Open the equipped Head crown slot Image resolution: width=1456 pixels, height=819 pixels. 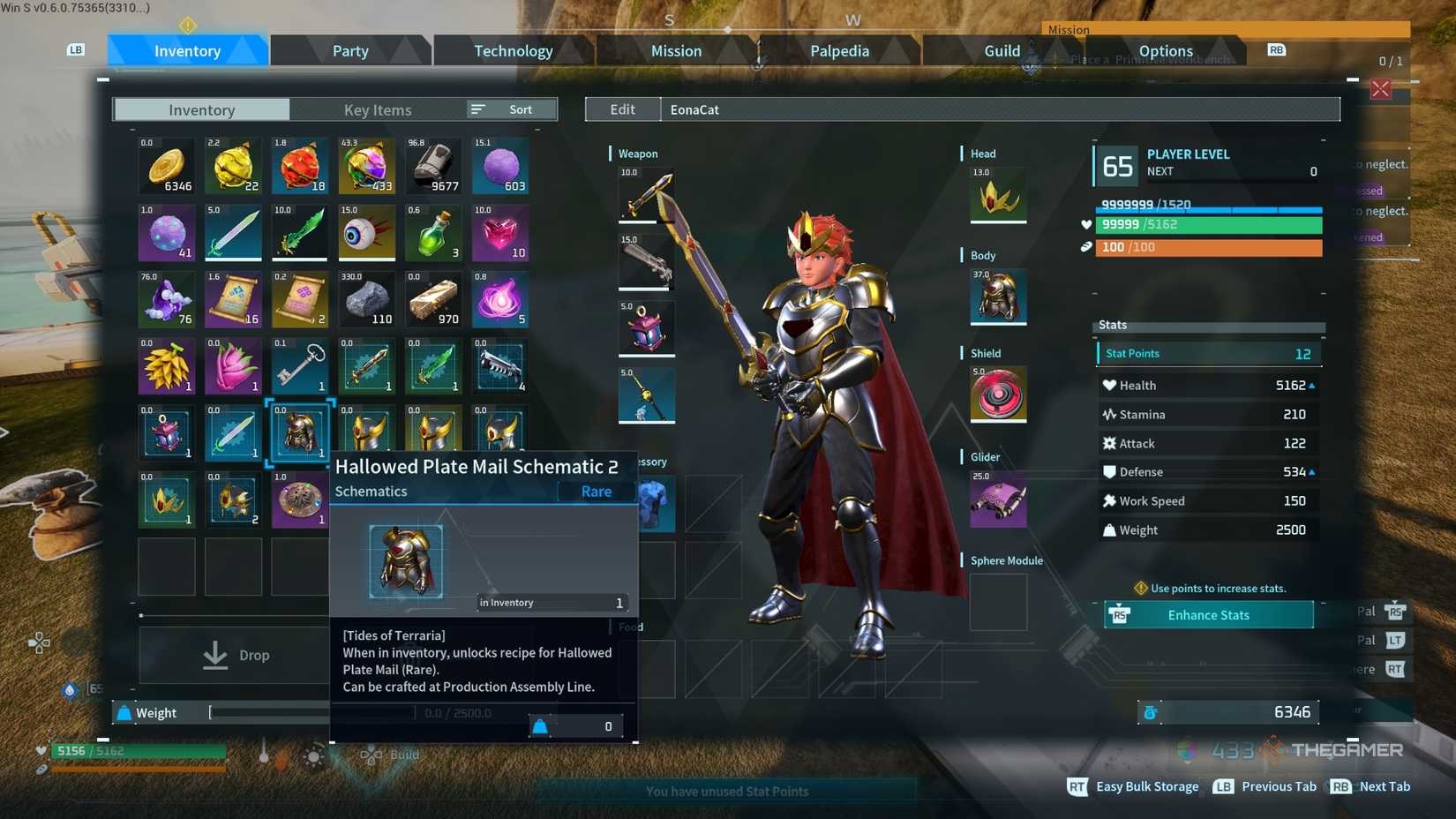pos(996,196)
